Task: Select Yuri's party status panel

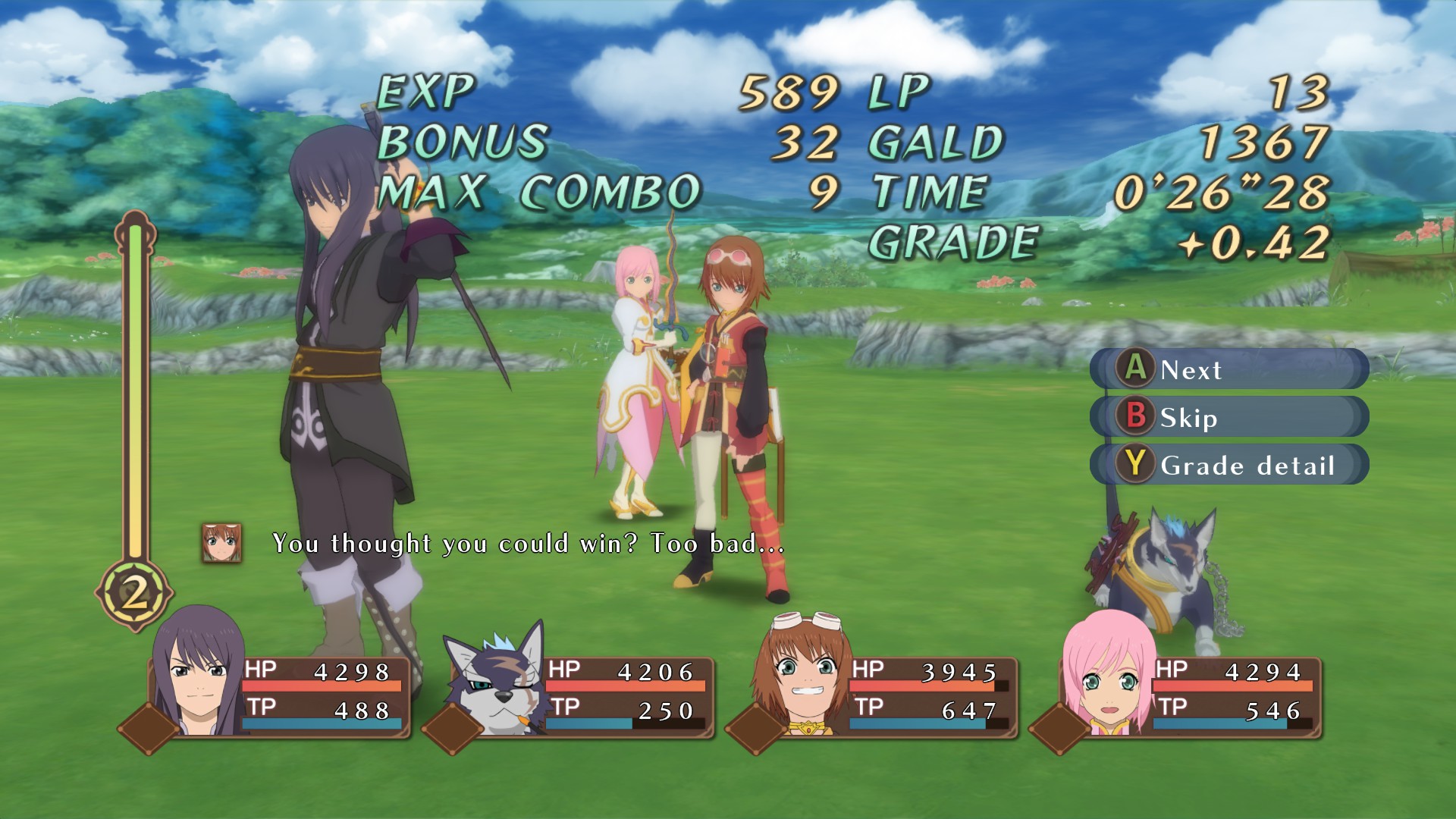Action: coord(281,692)
